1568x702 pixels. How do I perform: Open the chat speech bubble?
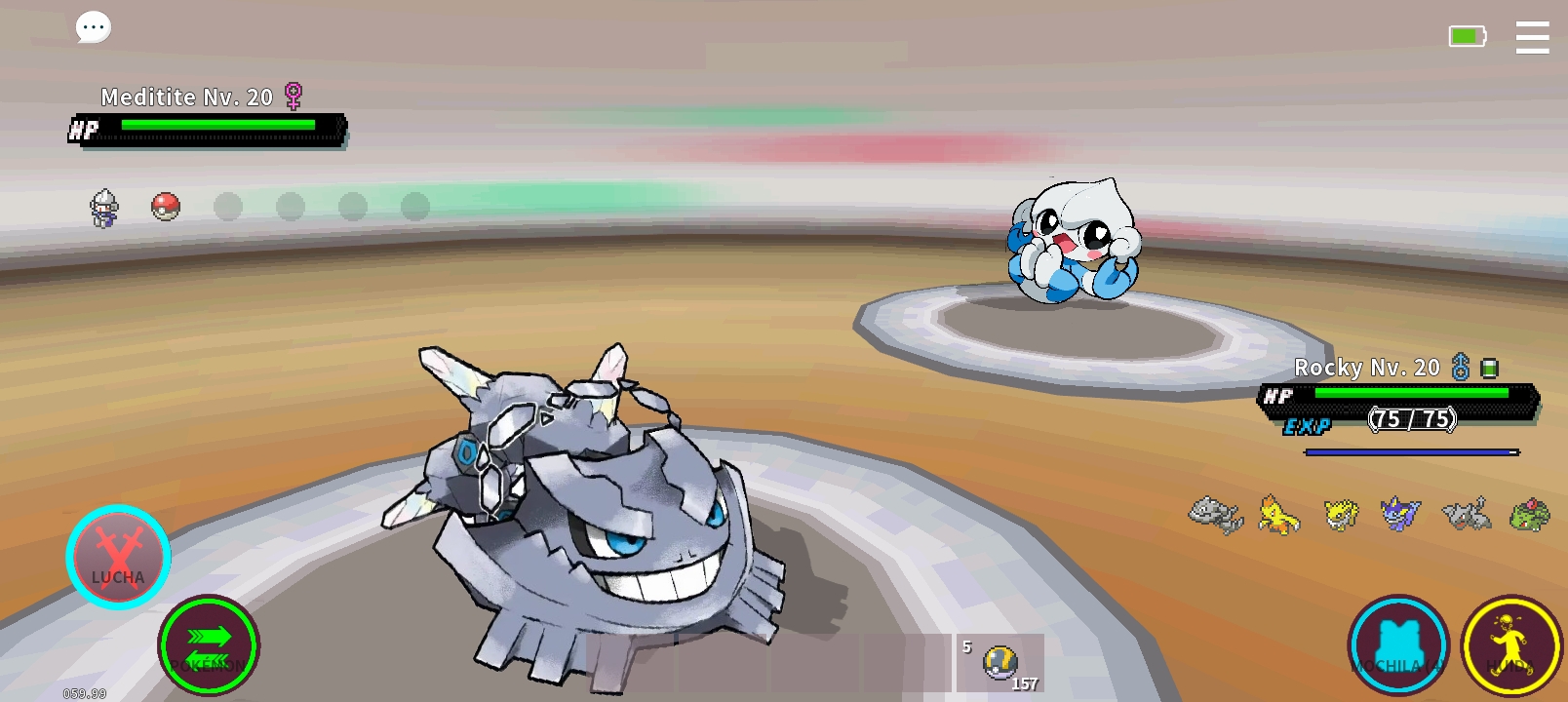click(94, 27)
